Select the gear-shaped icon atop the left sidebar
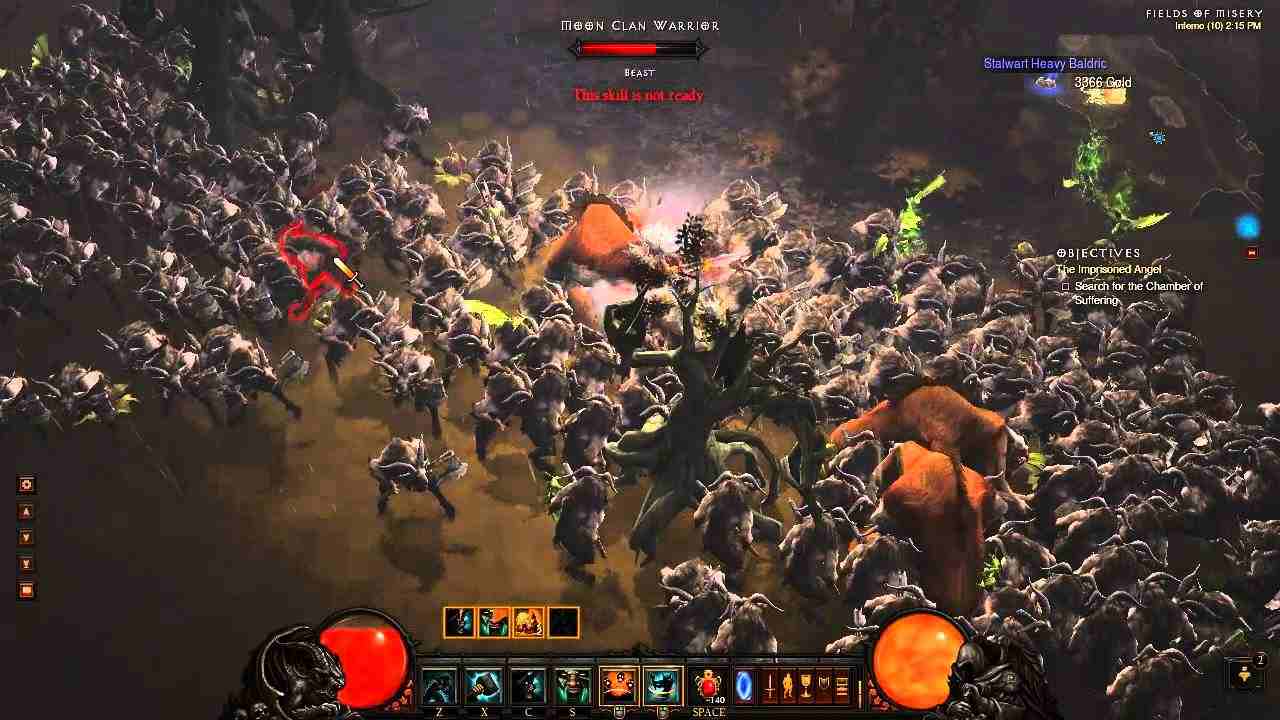1280x720 pixels. (25, 484)
